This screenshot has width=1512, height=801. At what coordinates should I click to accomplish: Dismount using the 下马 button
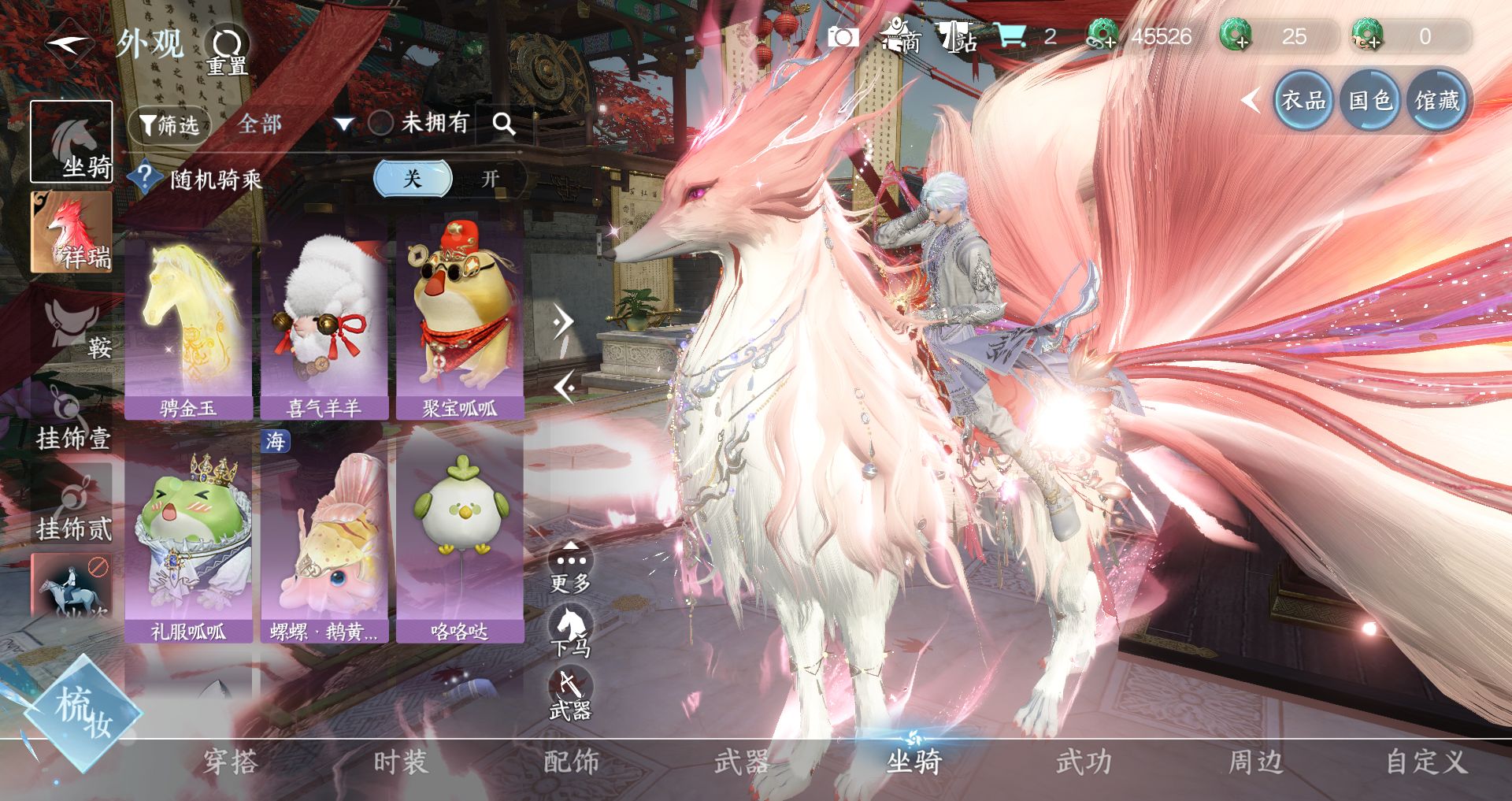pyautogui.click(x=570, y=632)
